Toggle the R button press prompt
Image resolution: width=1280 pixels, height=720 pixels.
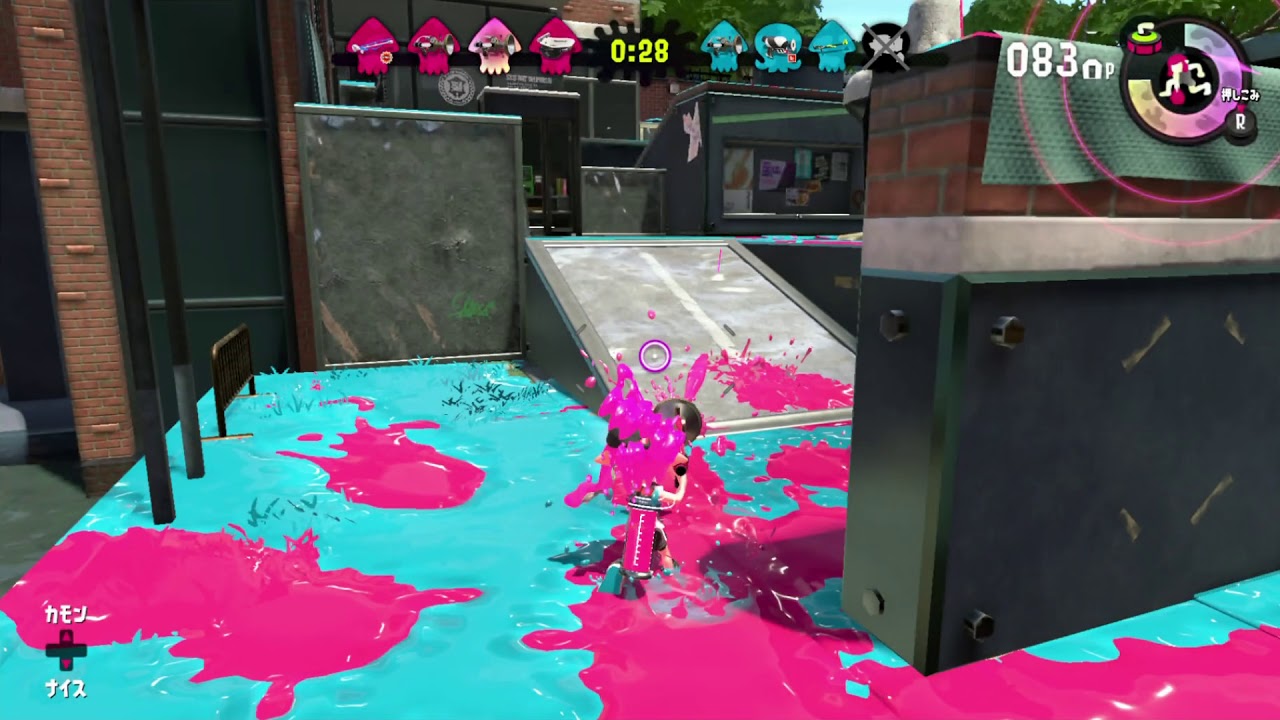coord(1241,123)
